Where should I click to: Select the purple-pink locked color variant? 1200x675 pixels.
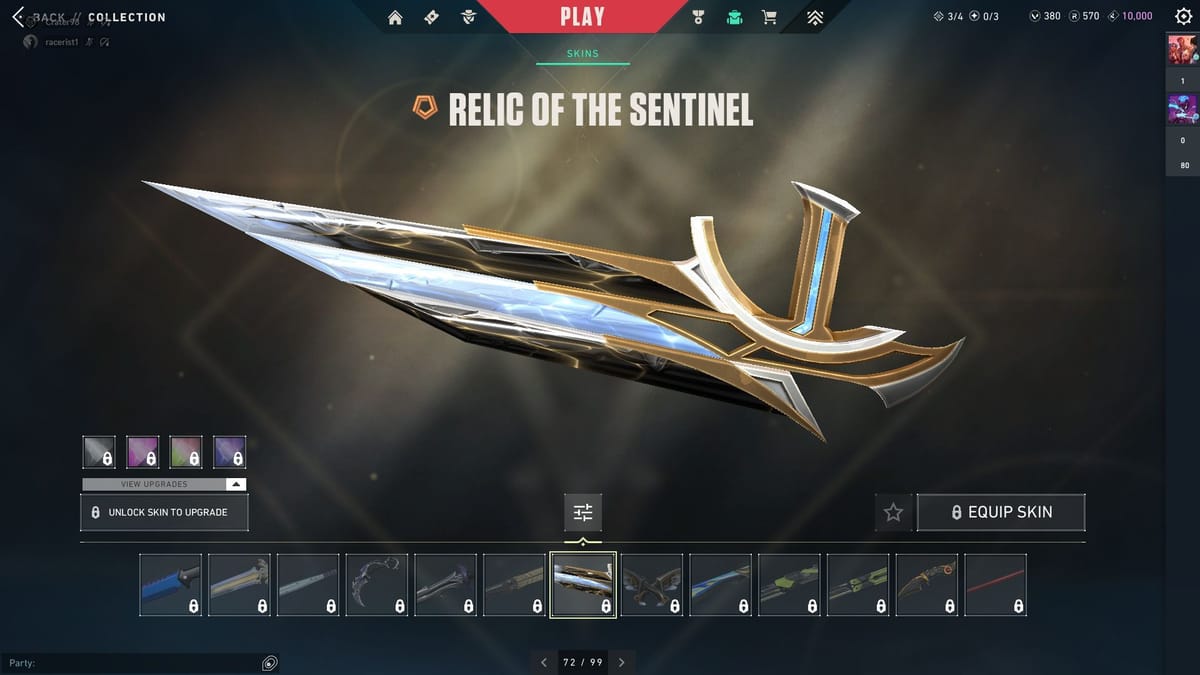pos(142,452)
